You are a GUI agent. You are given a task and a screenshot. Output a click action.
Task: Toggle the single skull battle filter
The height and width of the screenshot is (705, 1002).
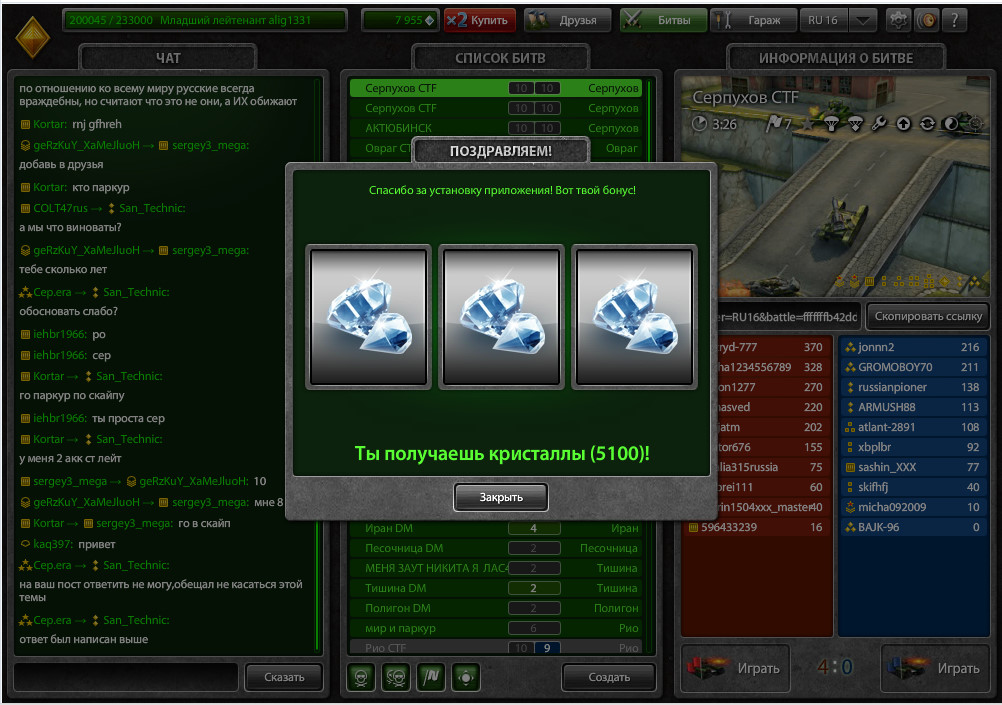361,677
